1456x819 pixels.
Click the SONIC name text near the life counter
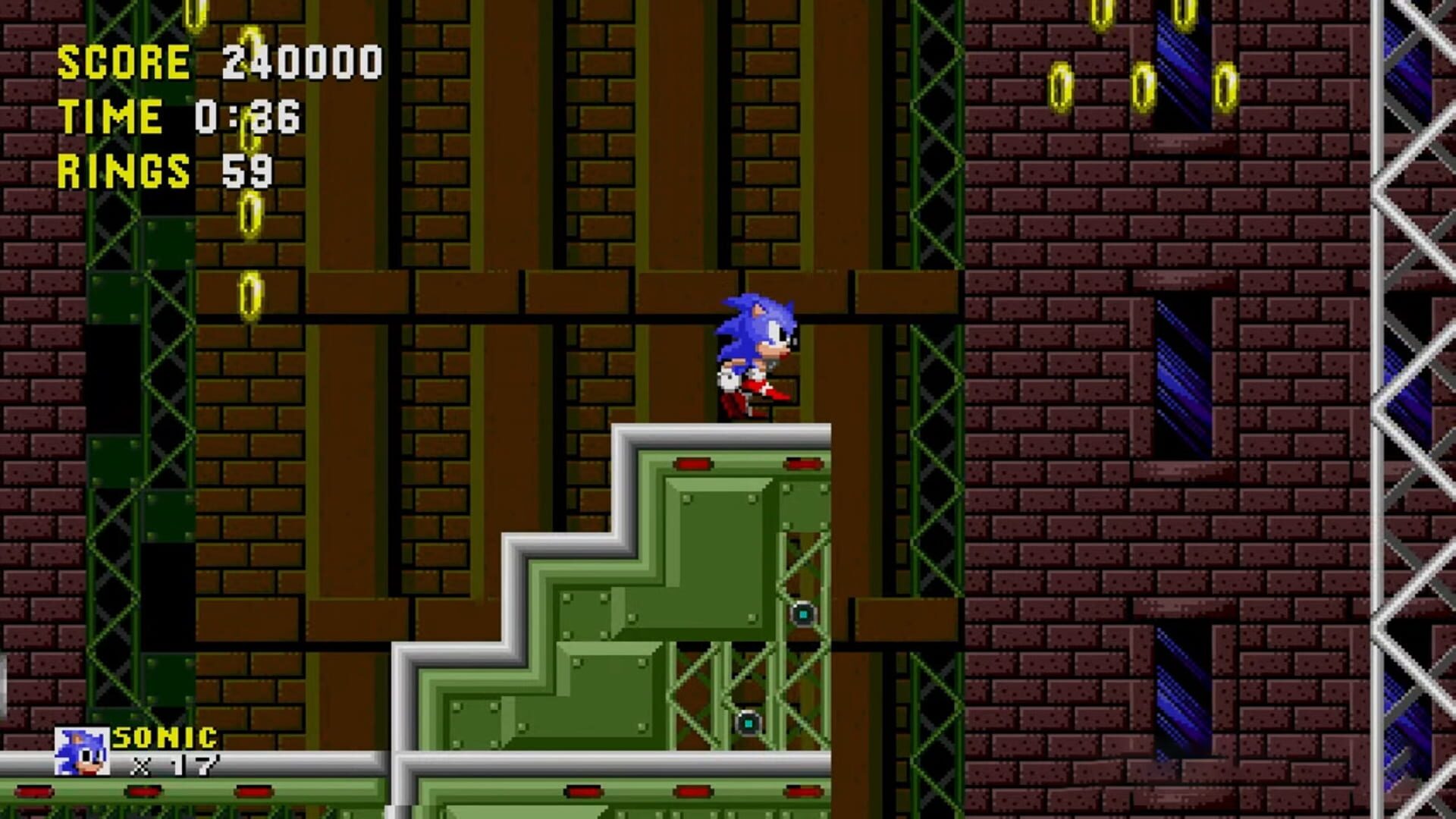pos(165,737)
